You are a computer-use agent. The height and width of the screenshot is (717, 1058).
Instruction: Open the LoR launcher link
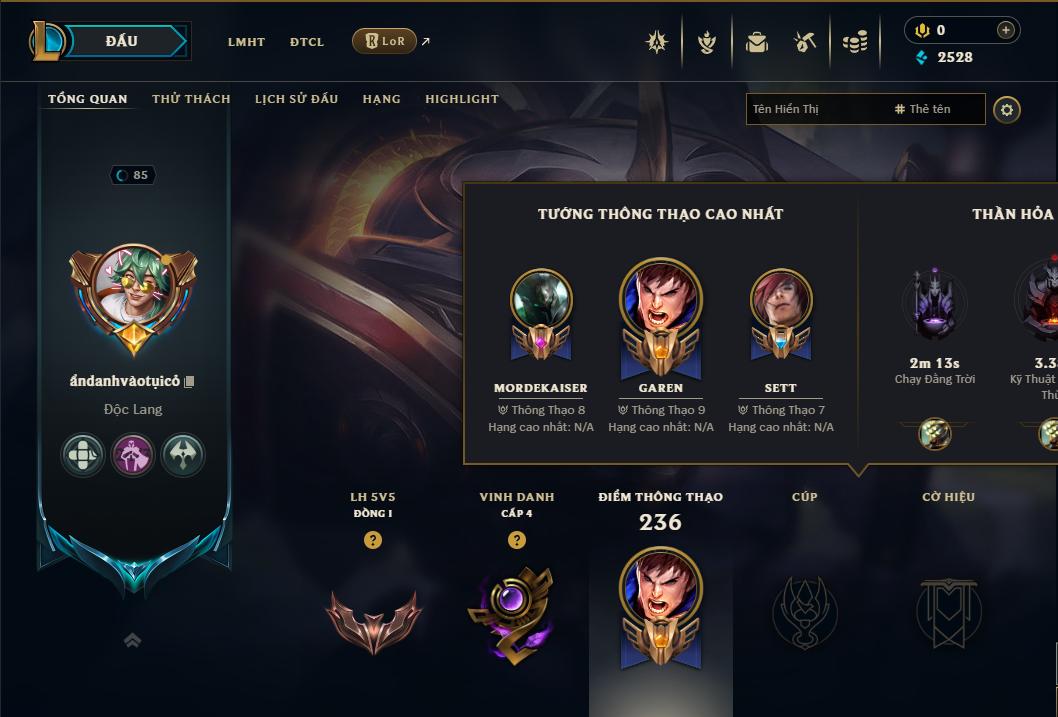point(385,41)
